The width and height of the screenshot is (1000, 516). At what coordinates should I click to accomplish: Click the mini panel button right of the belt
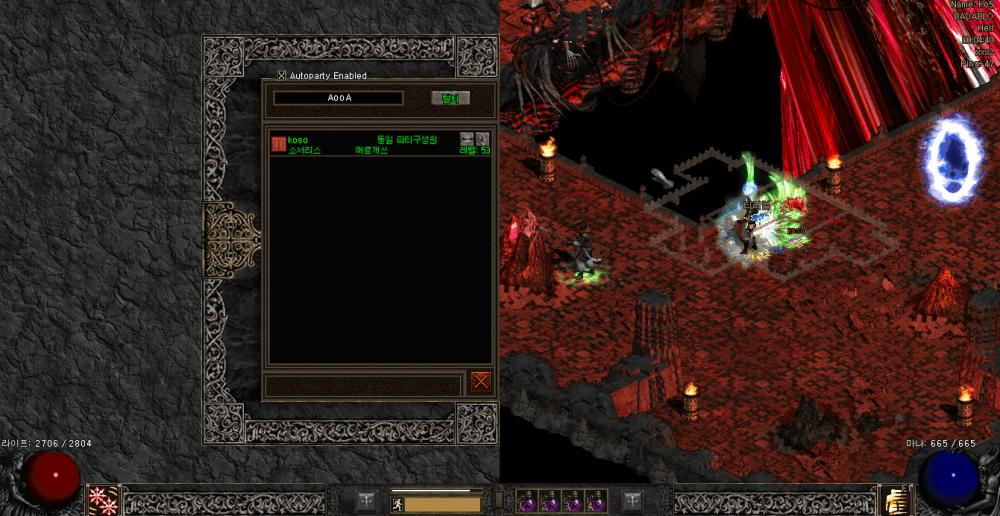[x=632, y=501]
